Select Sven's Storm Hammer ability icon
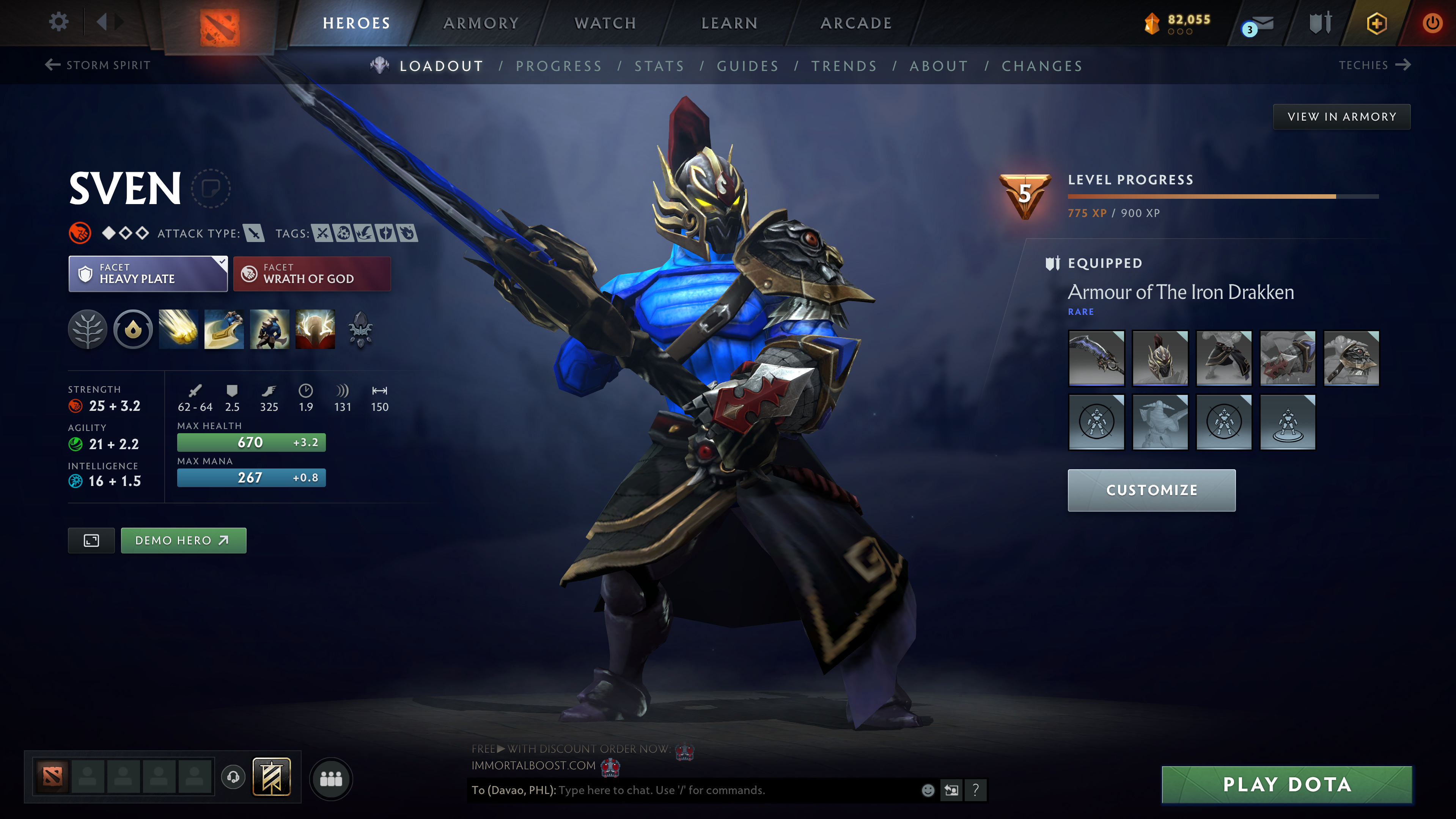Screen dimensions: 1456x819 179,330
